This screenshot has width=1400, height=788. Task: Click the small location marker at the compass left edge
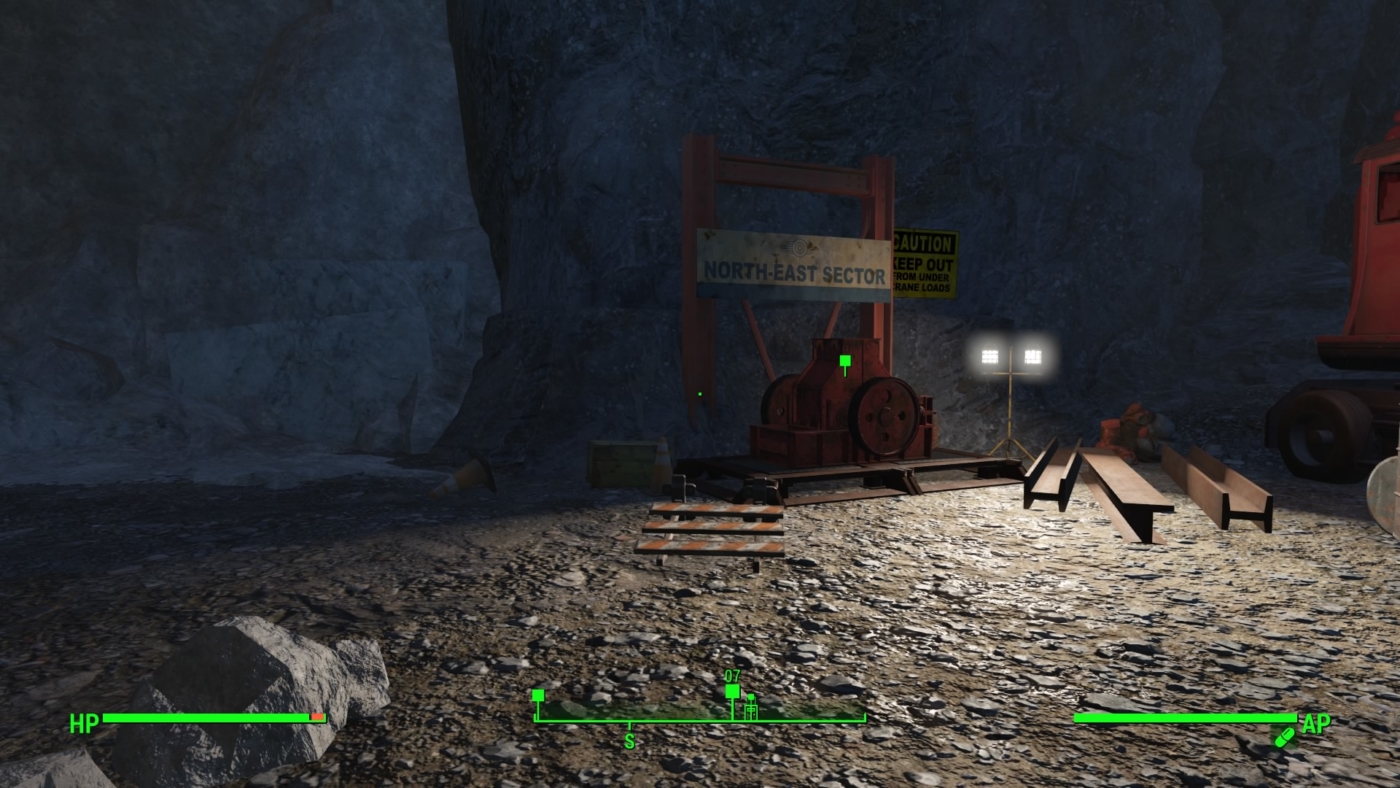(538, 693)
